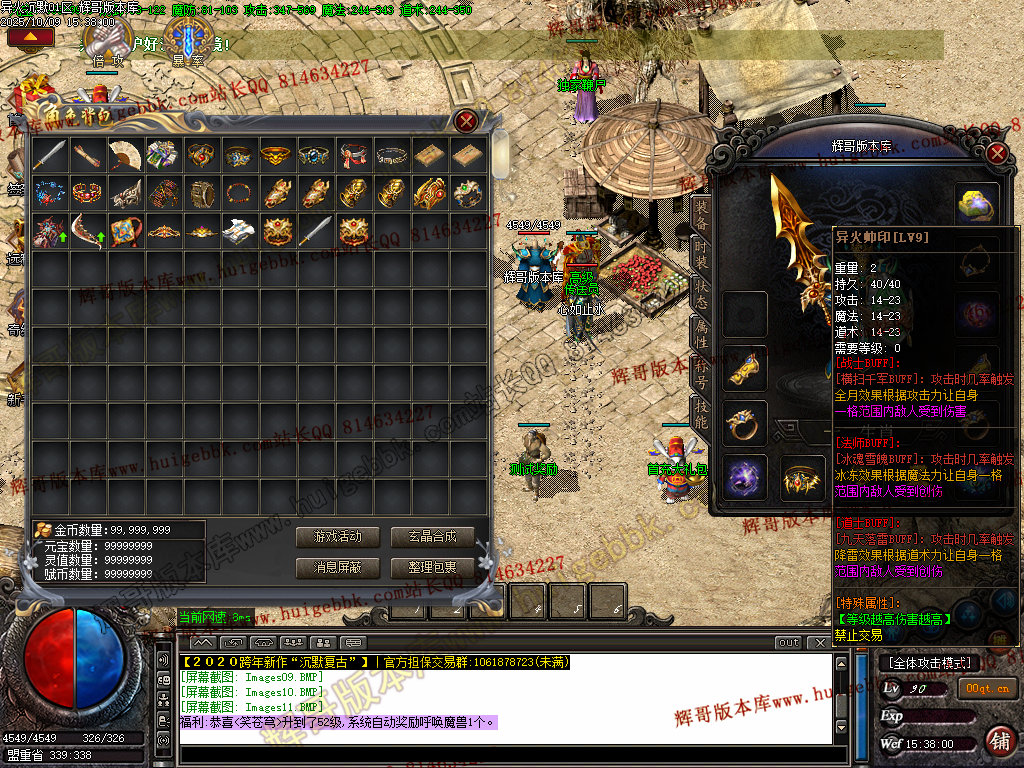Open 玄晶合成 crystal synthesis
Screen dimensions: 1024x768
[x=432, y=537]
